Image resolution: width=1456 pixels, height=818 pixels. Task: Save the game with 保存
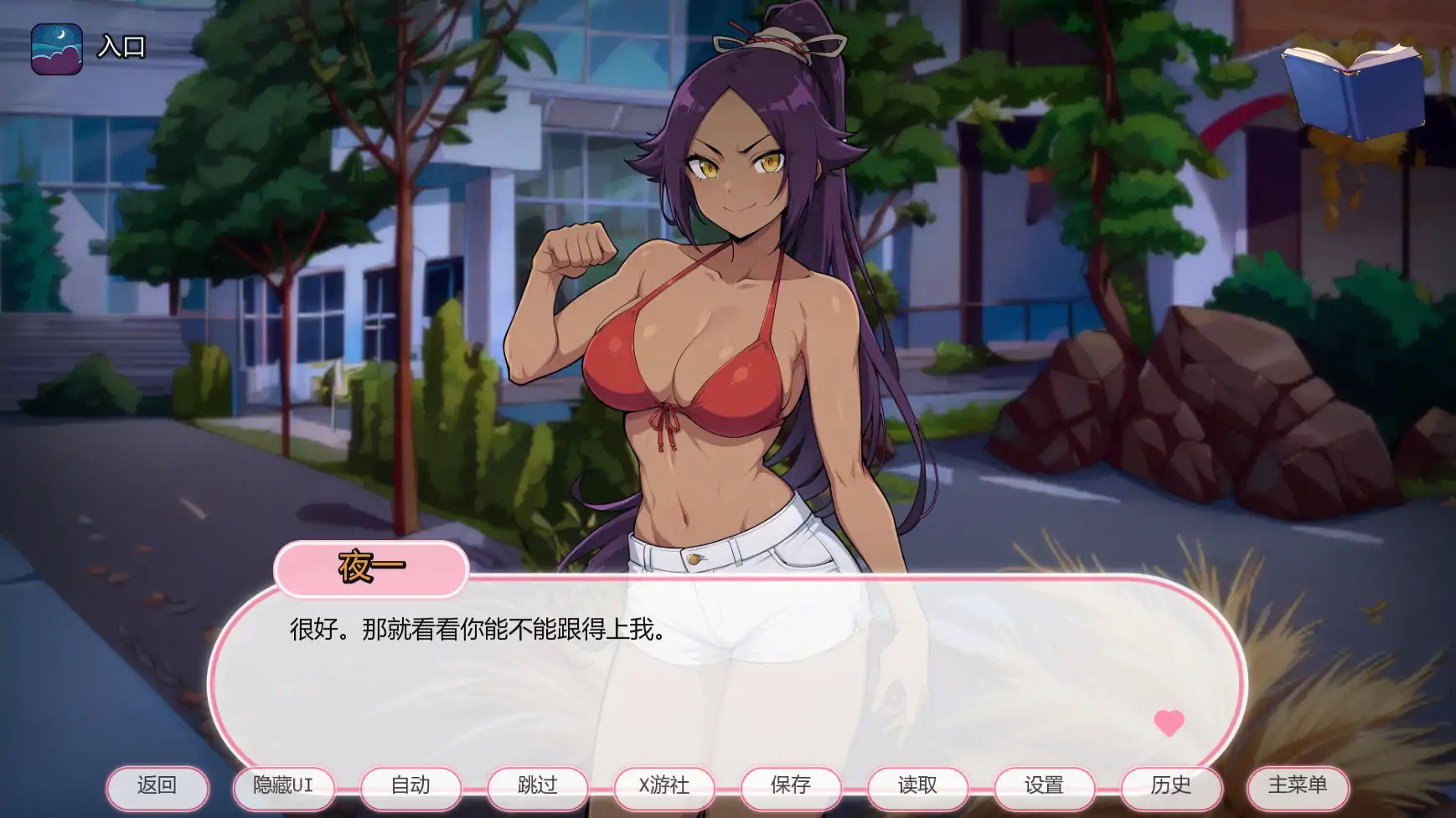point(791,787)
